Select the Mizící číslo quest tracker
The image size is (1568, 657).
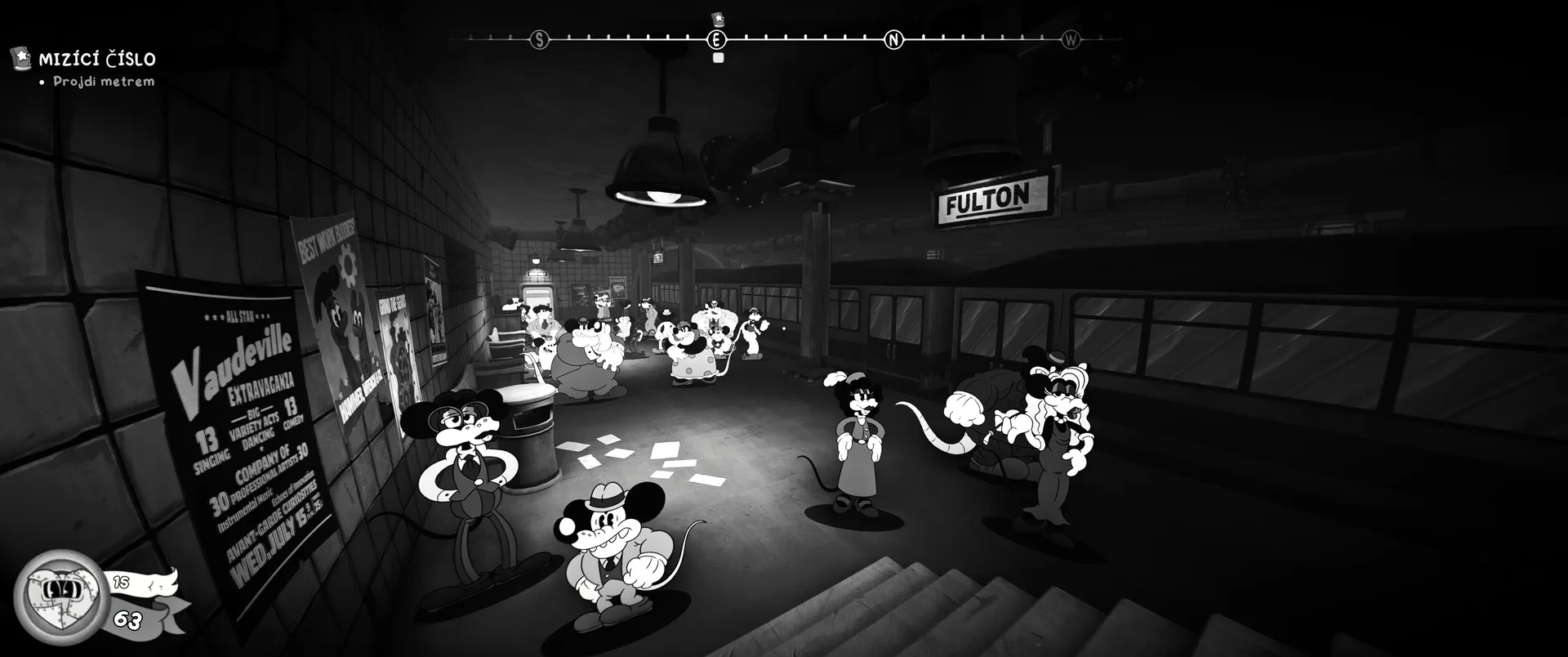coord(96,59)
